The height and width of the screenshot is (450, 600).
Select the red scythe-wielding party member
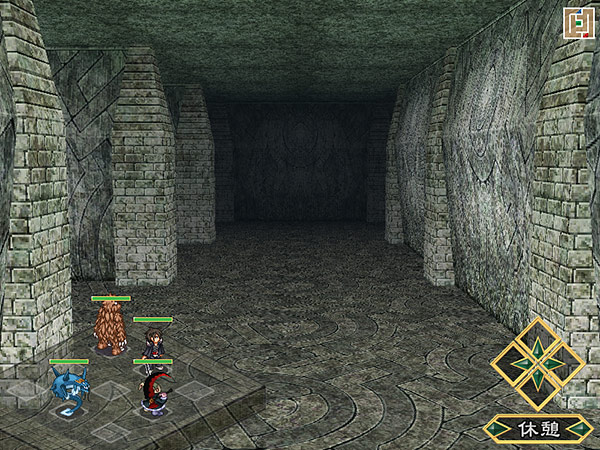click(x=153, y=390)
